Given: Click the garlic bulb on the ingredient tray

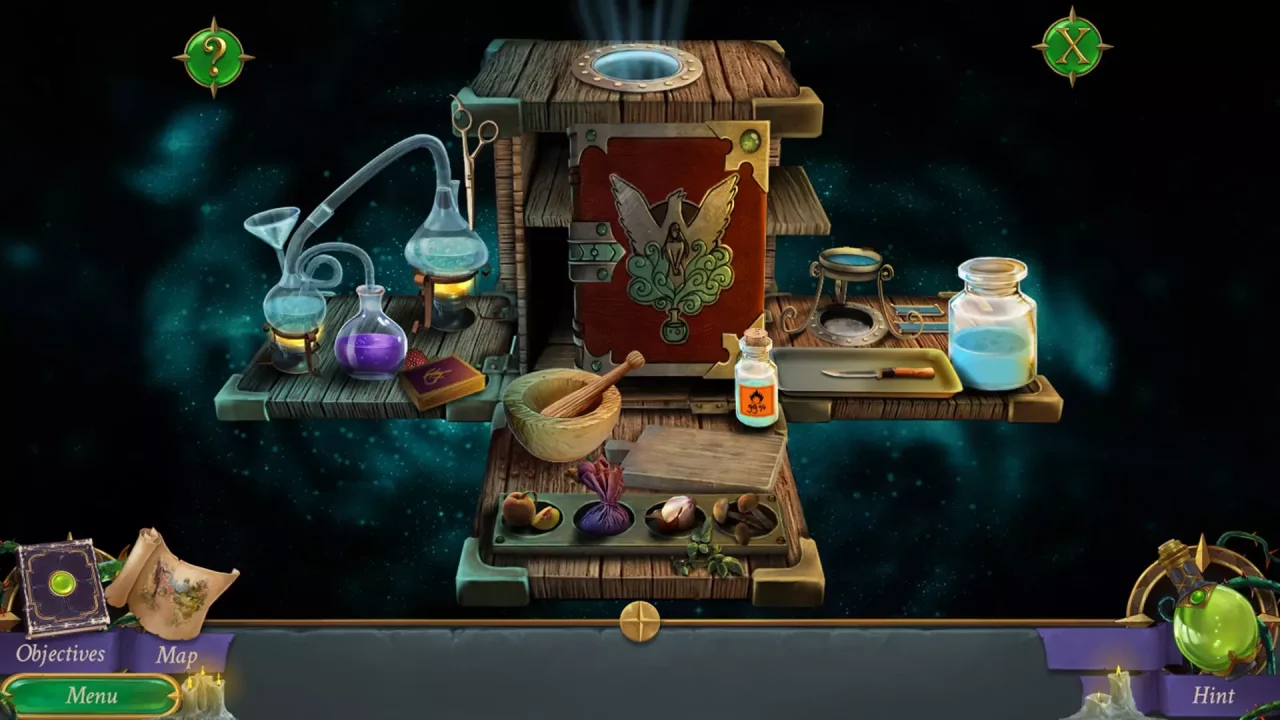Looking at the screenshot, I should click(x=676, y=512).
